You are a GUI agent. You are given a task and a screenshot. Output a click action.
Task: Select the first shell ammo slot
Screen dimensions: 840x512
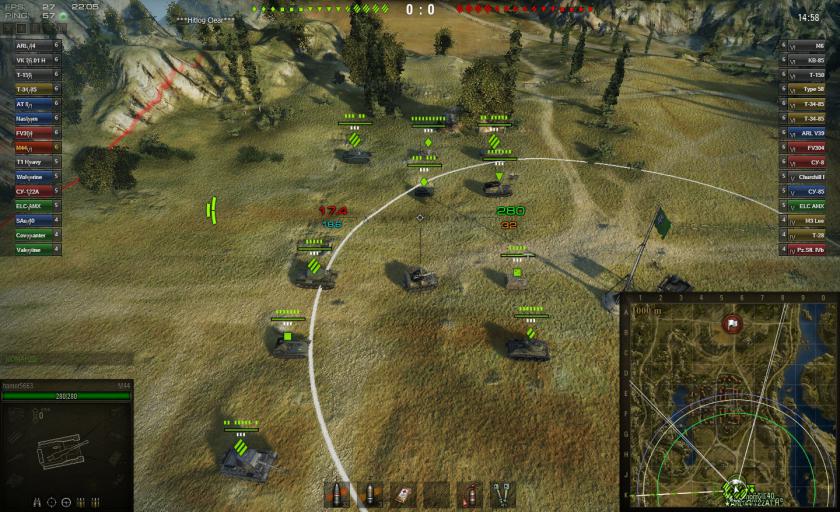[337, 494]
